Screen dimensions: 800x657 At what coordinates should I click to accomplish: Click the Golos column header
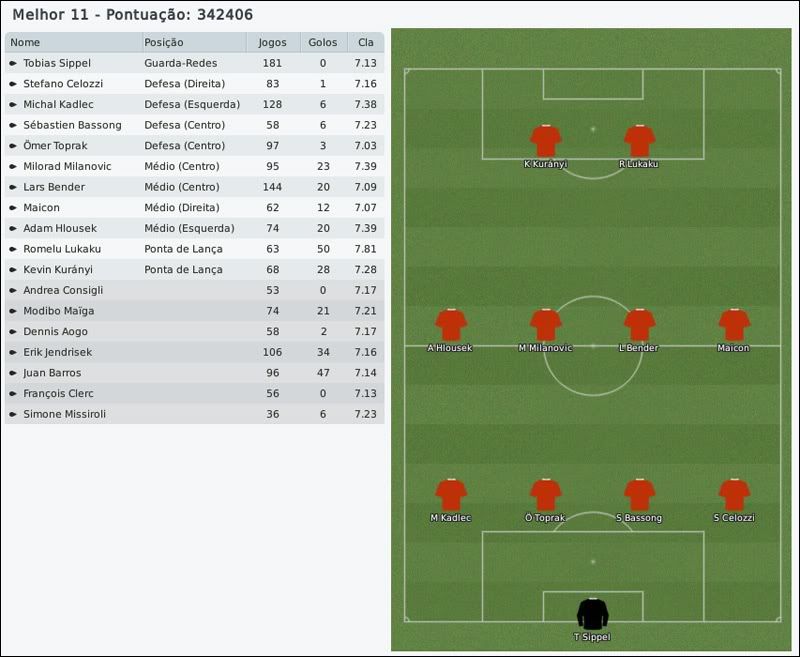pyautogui.click(x=322, y=43)
